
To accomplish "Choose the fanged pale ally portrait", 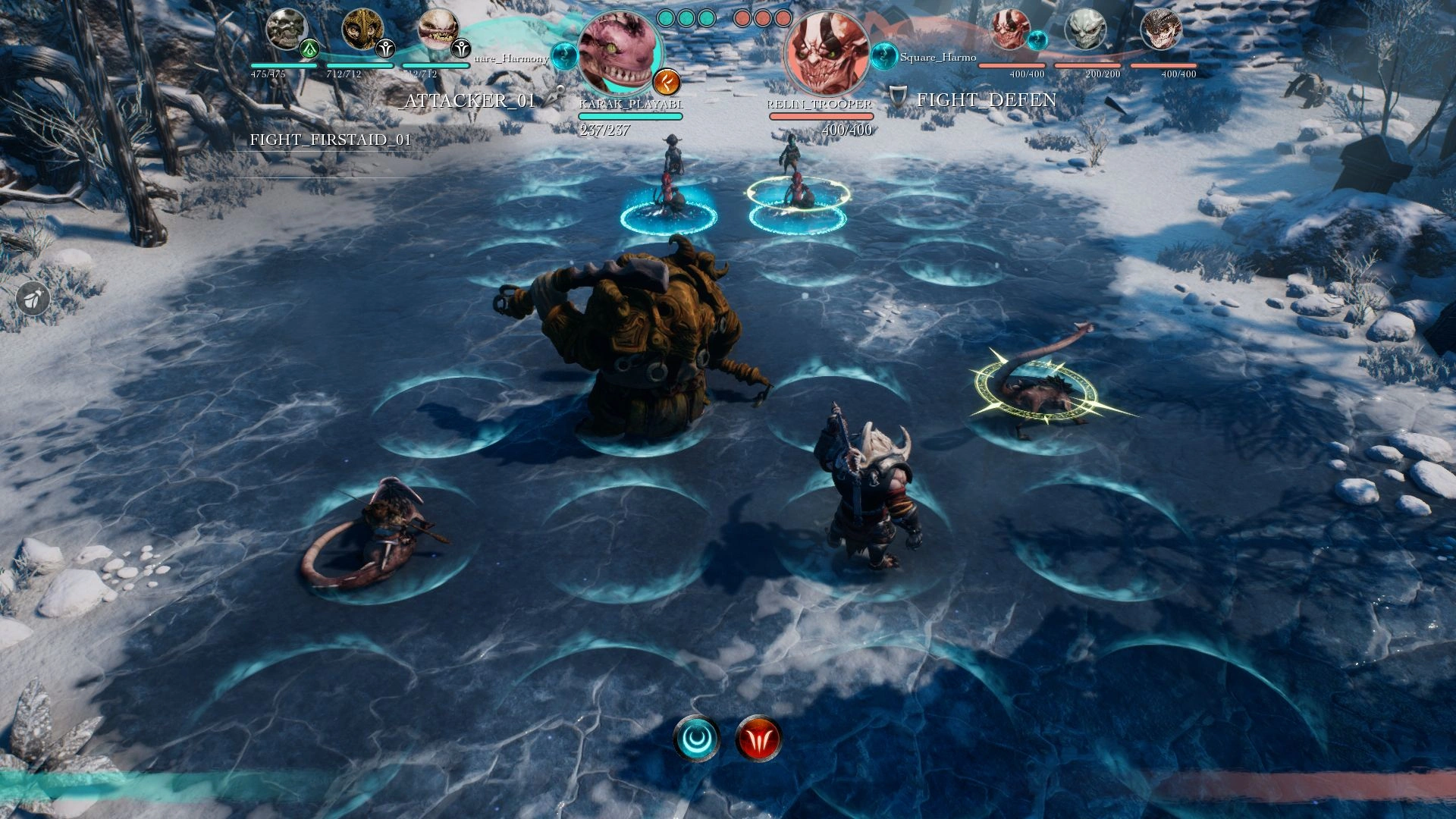I will click(x=438, y=30).
